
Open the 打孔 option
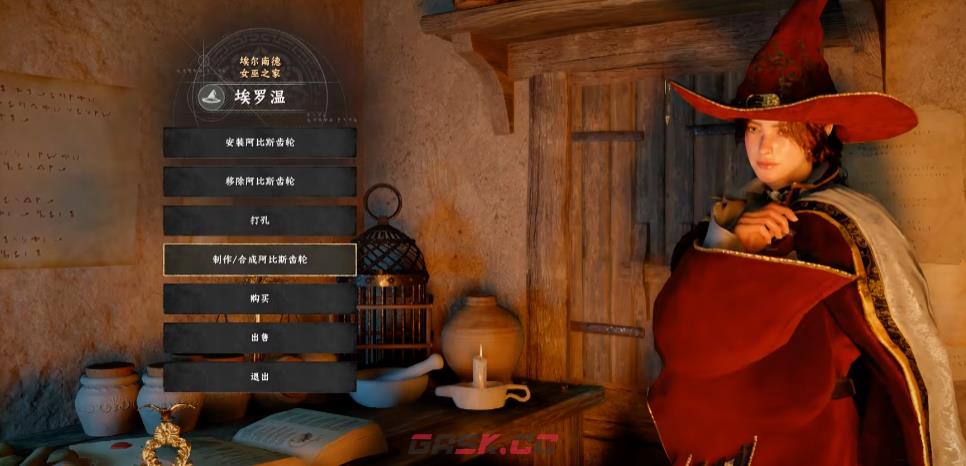coord(260,220)
